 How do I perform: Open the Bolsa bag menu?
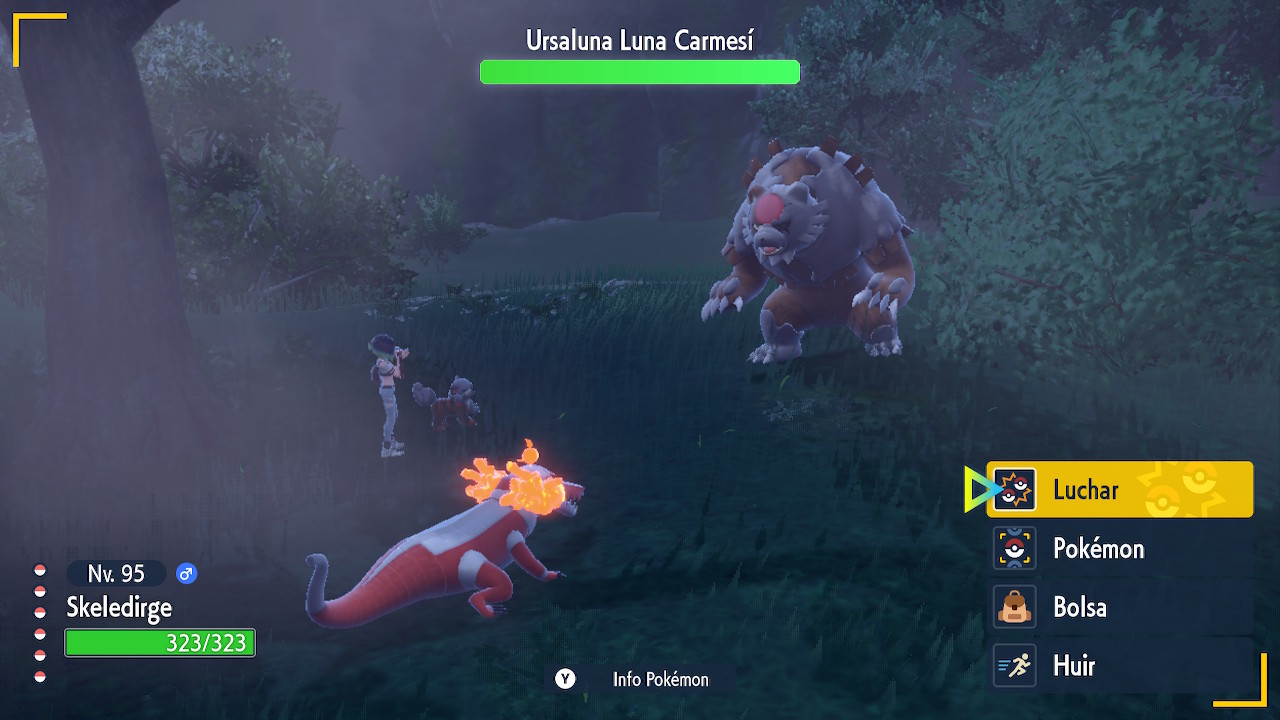(1119, 607)
